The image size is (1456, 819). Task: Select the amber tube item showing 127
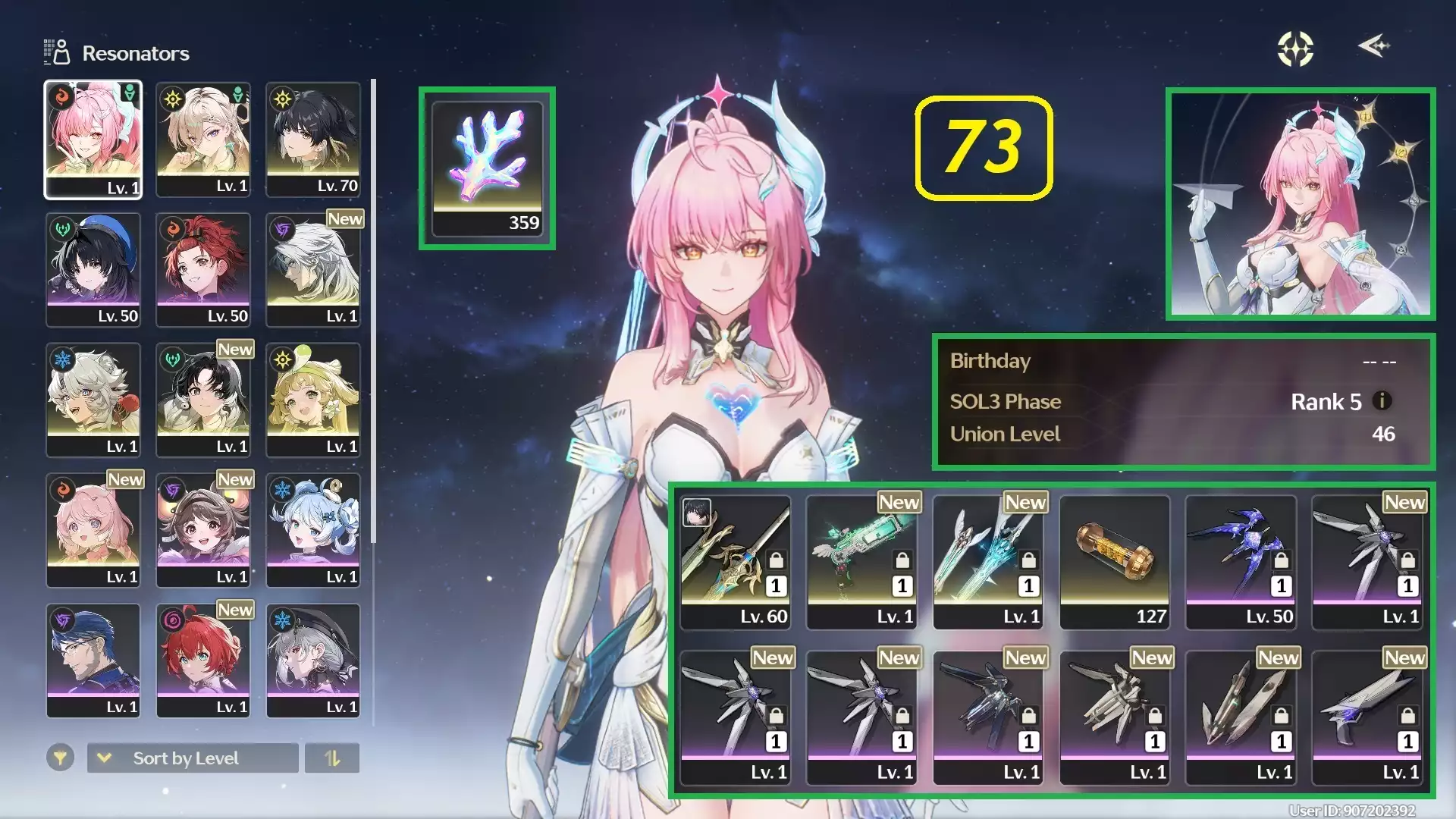click(1114, 562)
